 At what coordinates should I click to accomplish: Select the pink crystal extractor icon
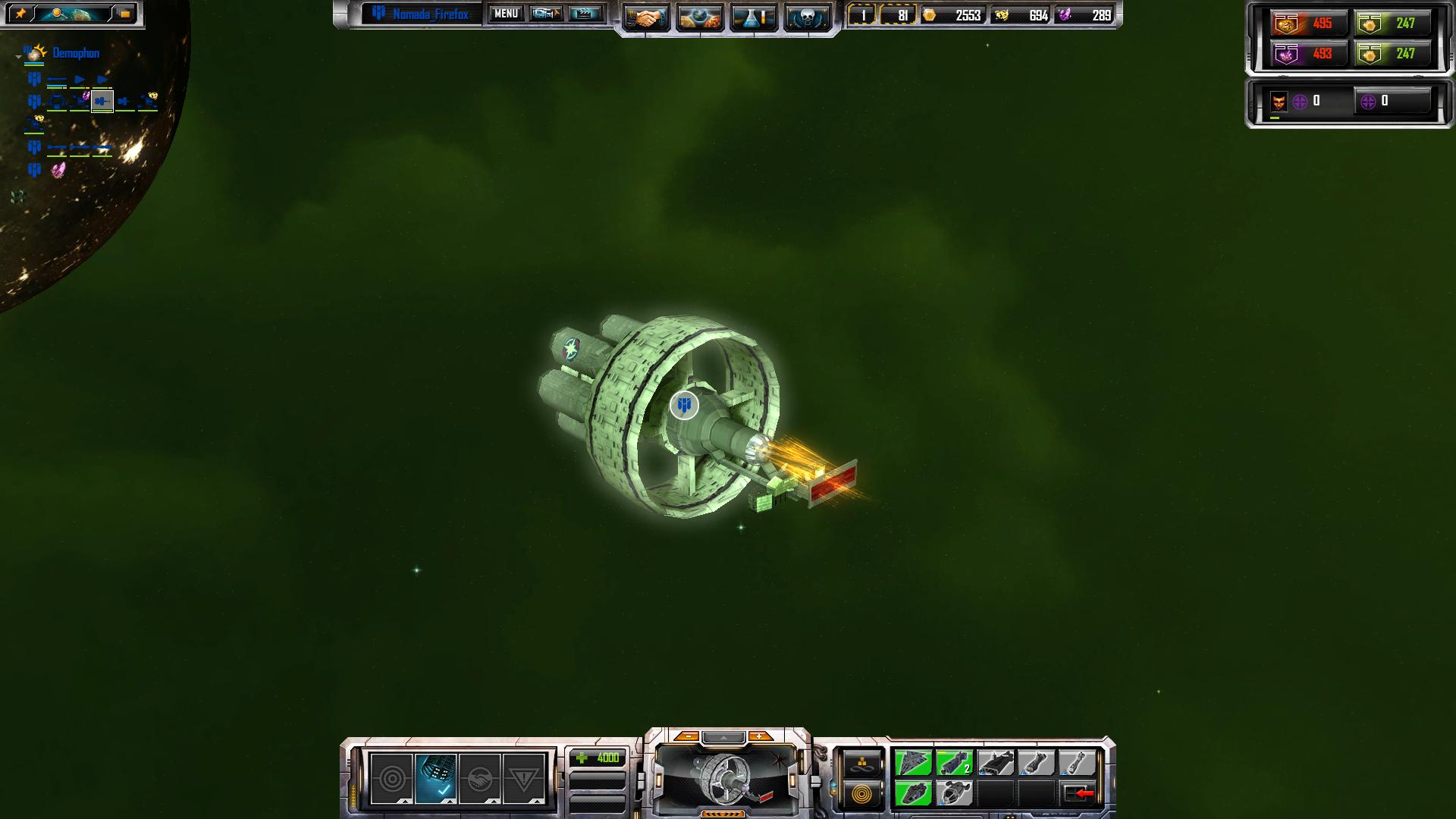58,170
